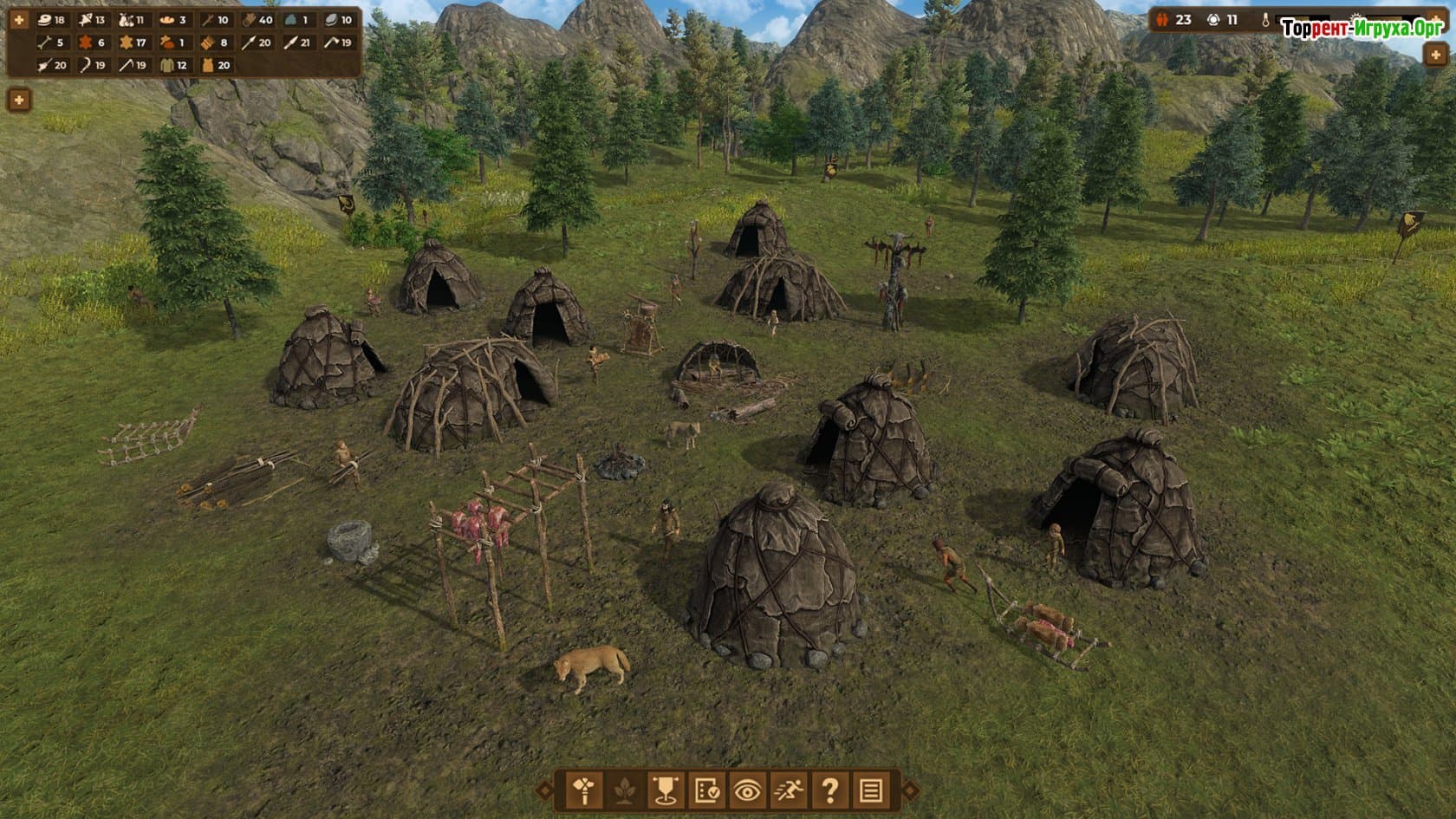The width and height of the screenshot is (1456, 819).
Task: Open the main menu list icon
Action: click(871, 790)
